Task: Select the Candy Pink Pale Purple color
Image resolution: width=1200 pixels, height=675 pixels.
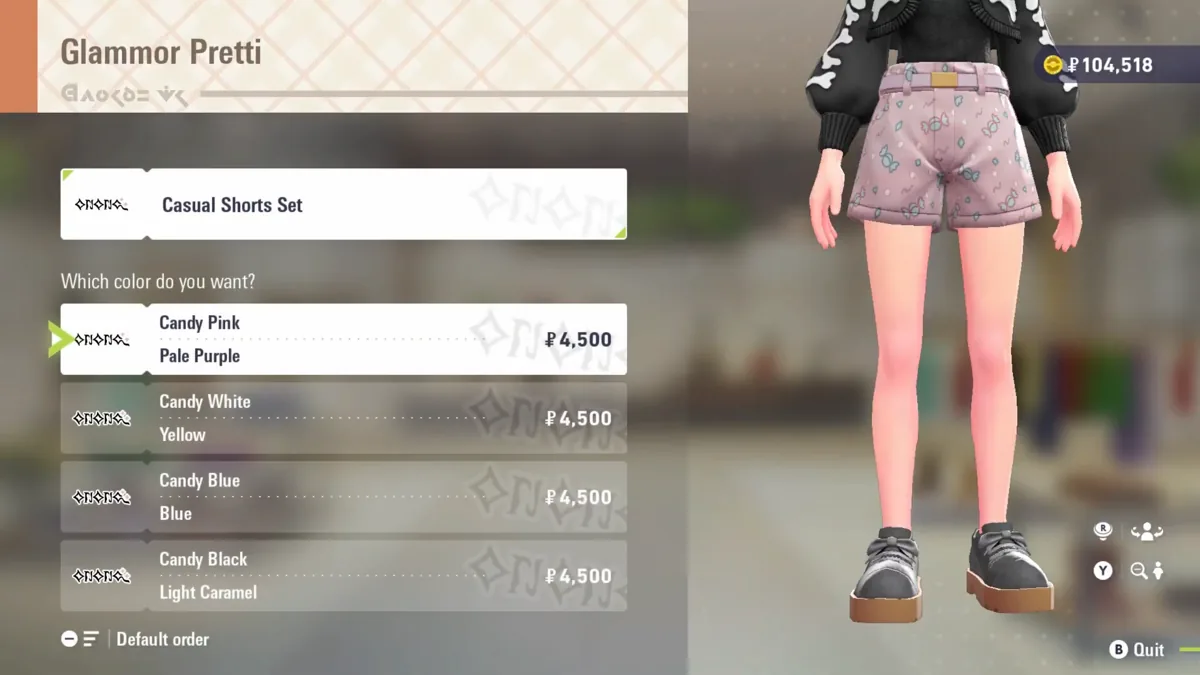Action: [x=343, y=339]
